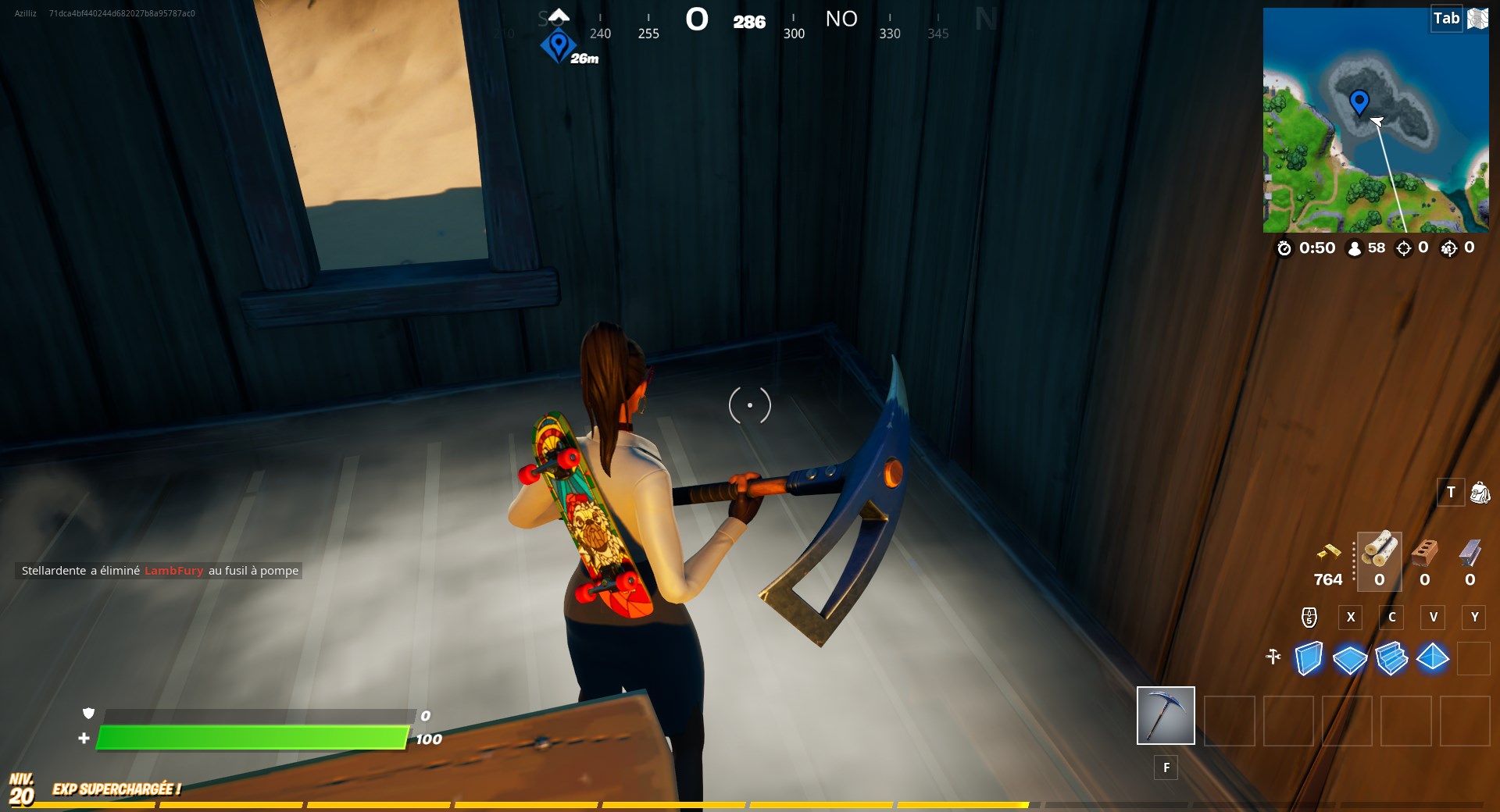Click the blue waypoint marker on the minimap
The image size is (1500, 812).
click(1359, 101)
